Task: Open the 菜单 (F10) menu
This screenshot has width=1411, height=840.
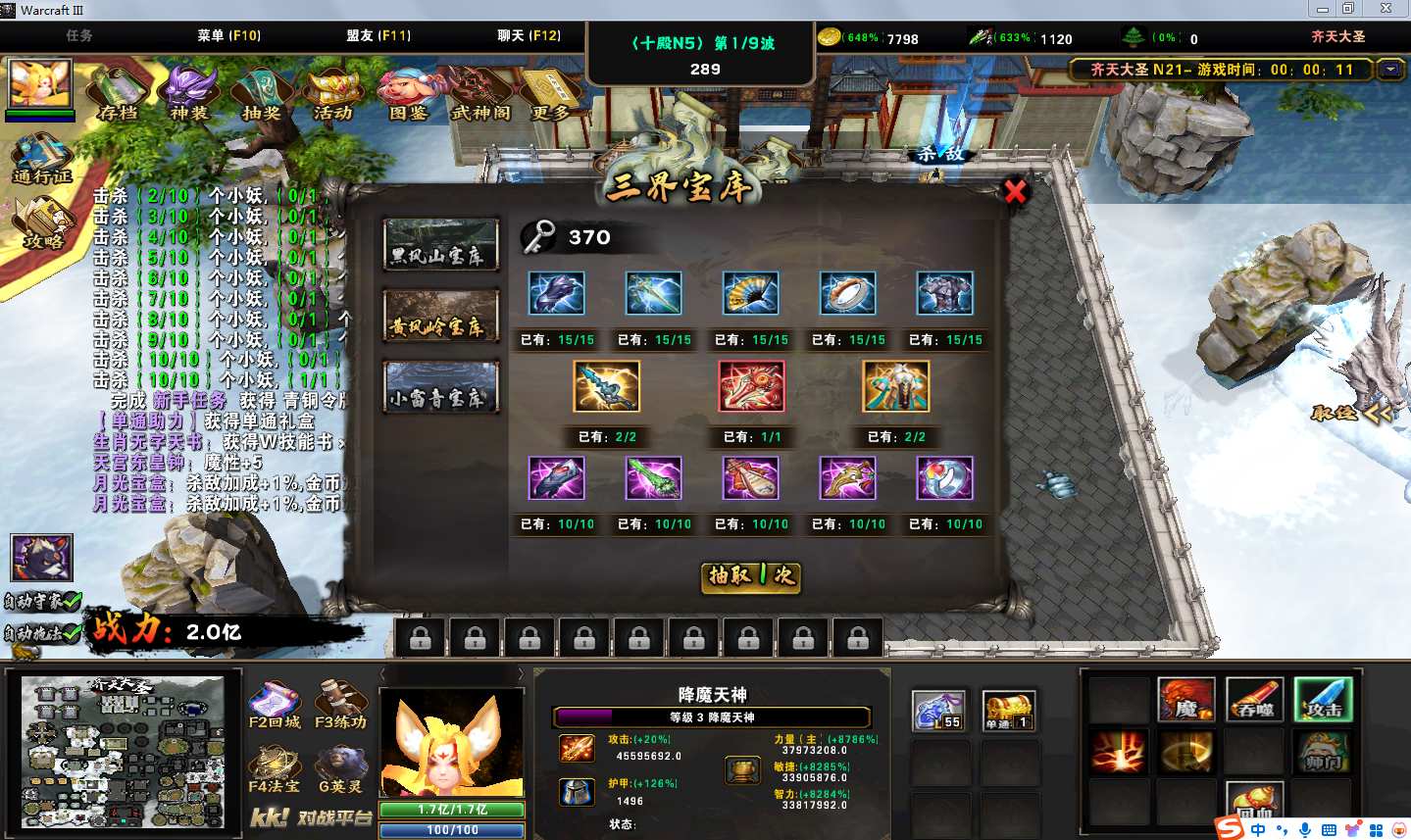Action: pos(228,35)
